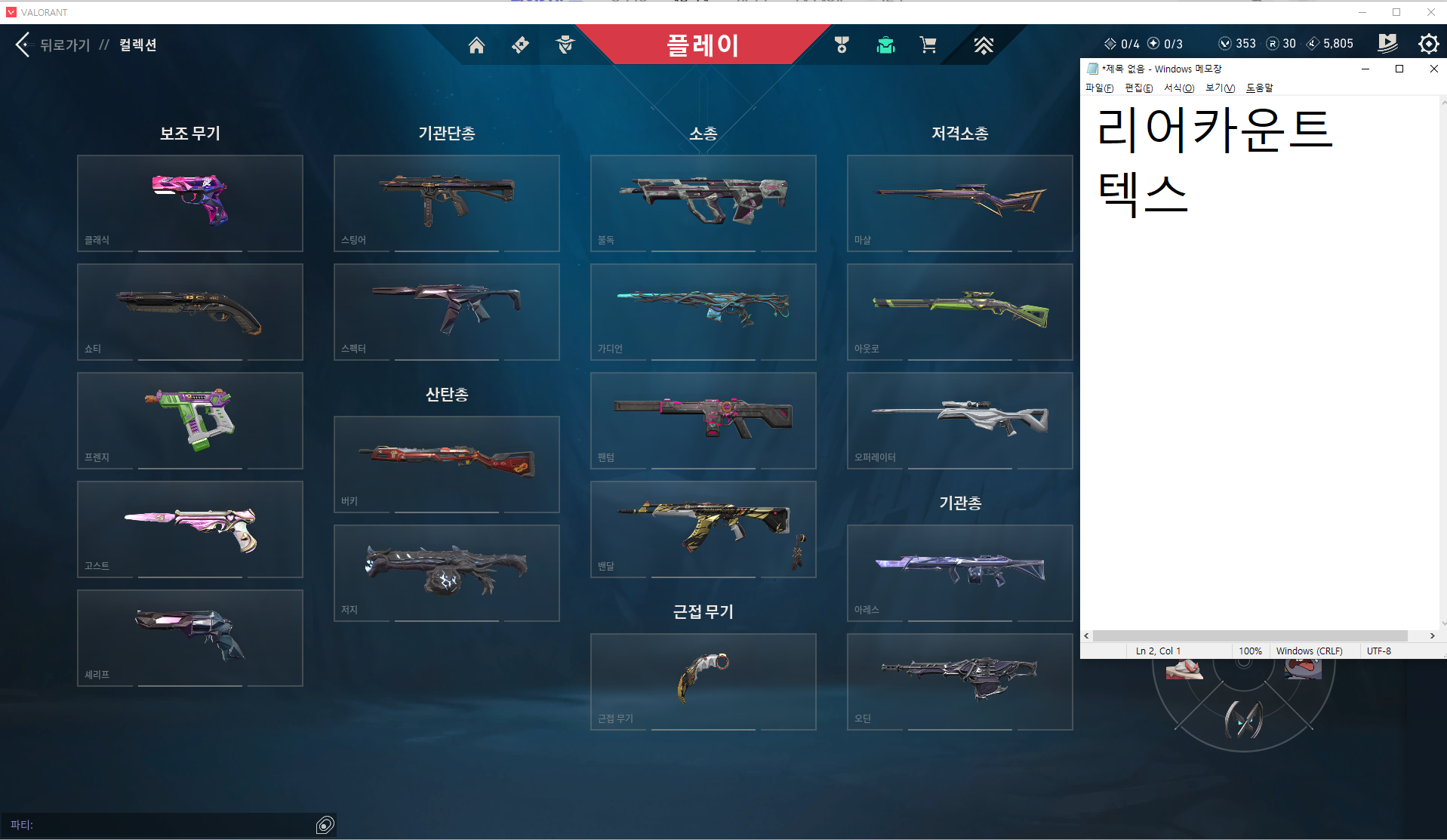Open the home screen with the house icon
Viewport: 1447px width, 840px height.
(476, 45)
